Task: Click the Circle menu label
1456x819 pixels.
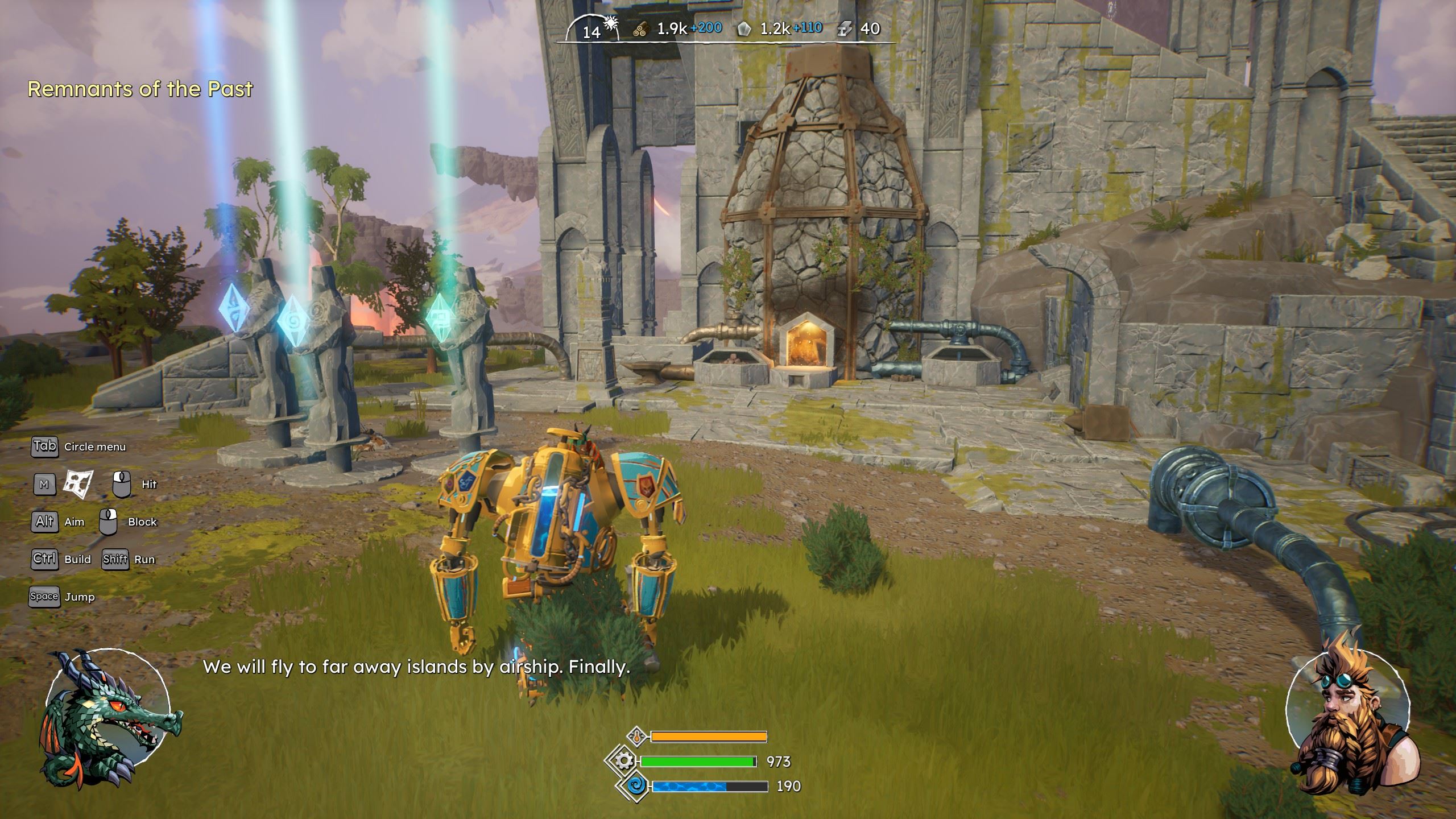Action: tap(96, 447)
